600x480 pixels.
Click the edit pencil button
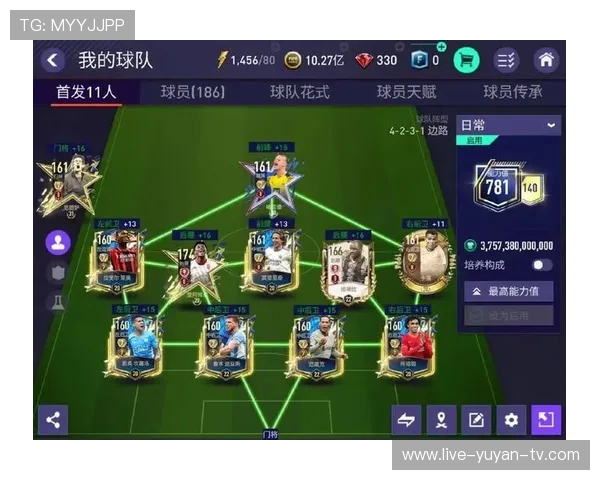tap(476, 420)
